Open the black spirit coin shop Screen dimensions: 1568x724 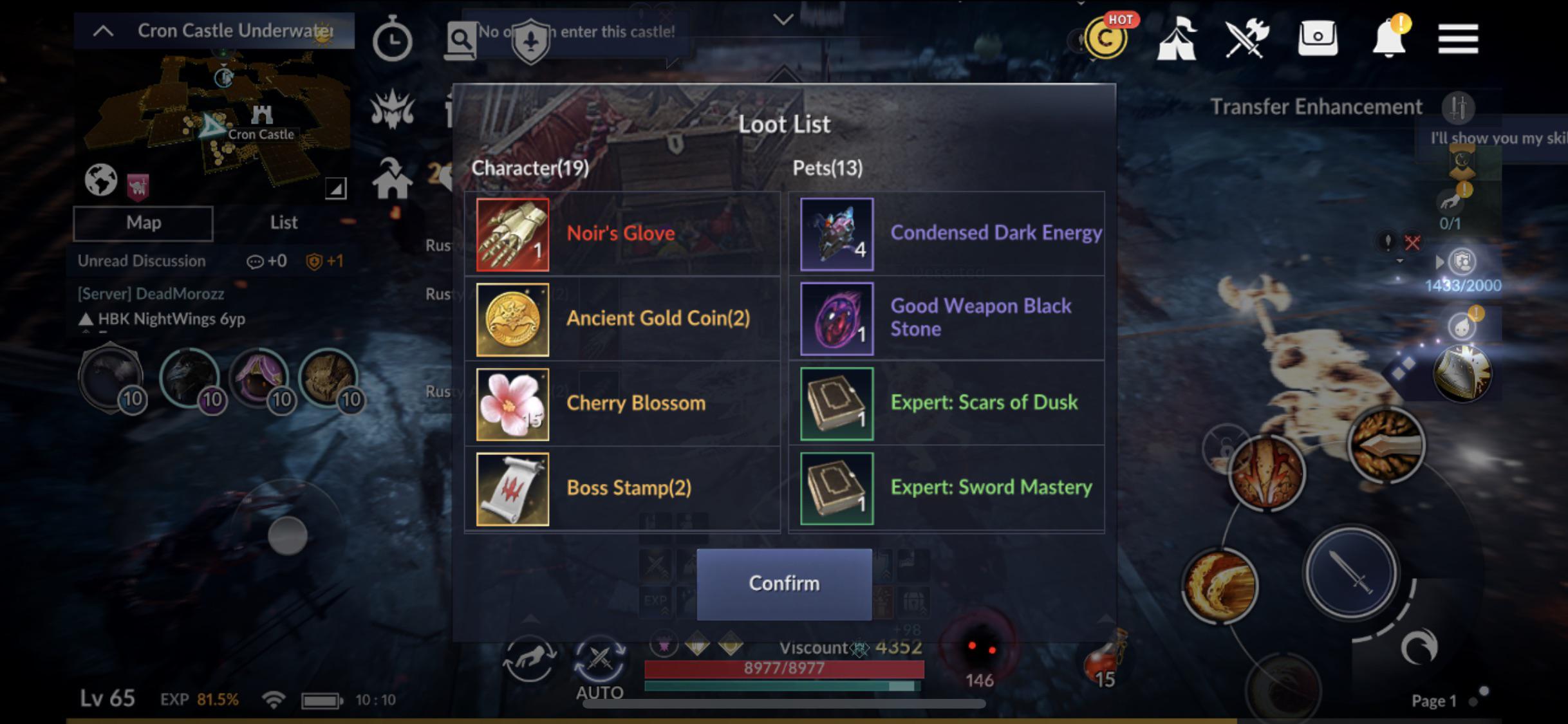coord(1106,39)
